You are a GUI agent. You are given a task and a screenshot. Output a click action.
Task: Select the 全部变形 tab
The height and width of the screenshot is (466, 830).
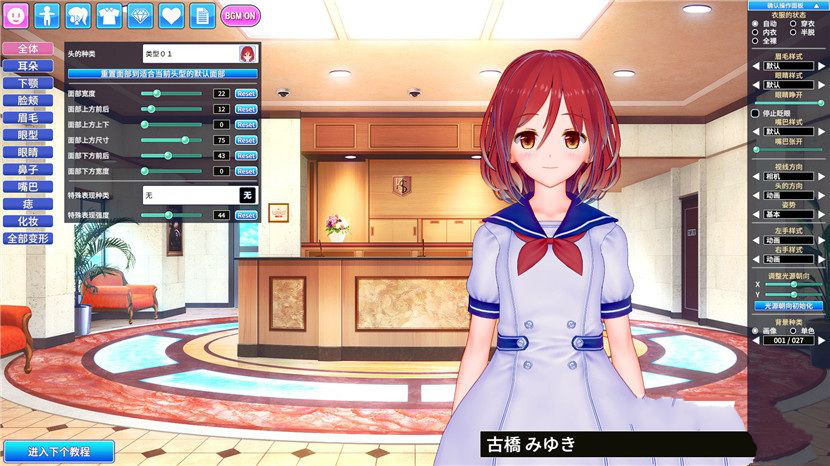[x=27, y=239]
